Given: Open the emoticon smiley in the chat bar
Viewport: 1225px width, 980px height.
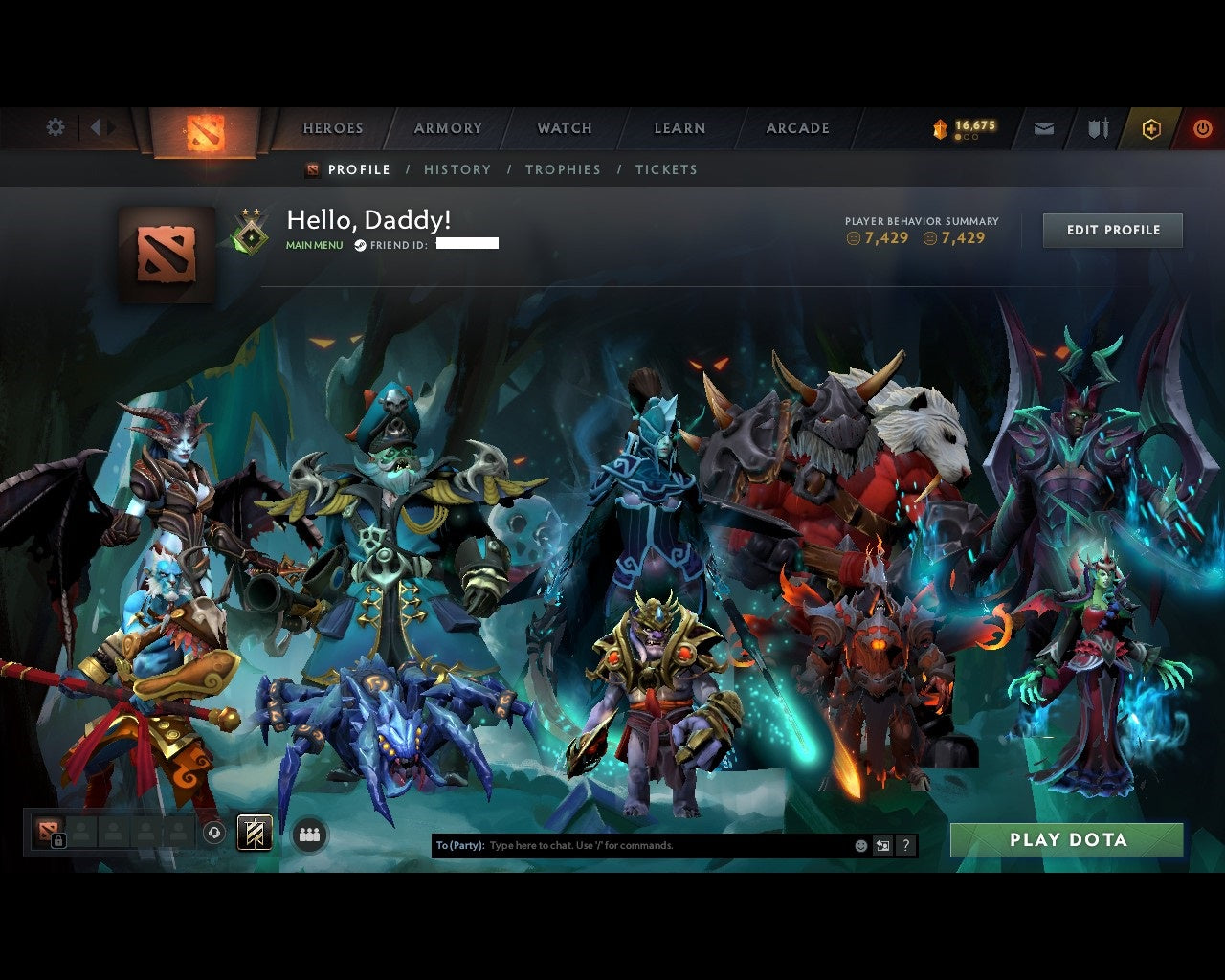Looking at the screenshot, I should point(860,845).
